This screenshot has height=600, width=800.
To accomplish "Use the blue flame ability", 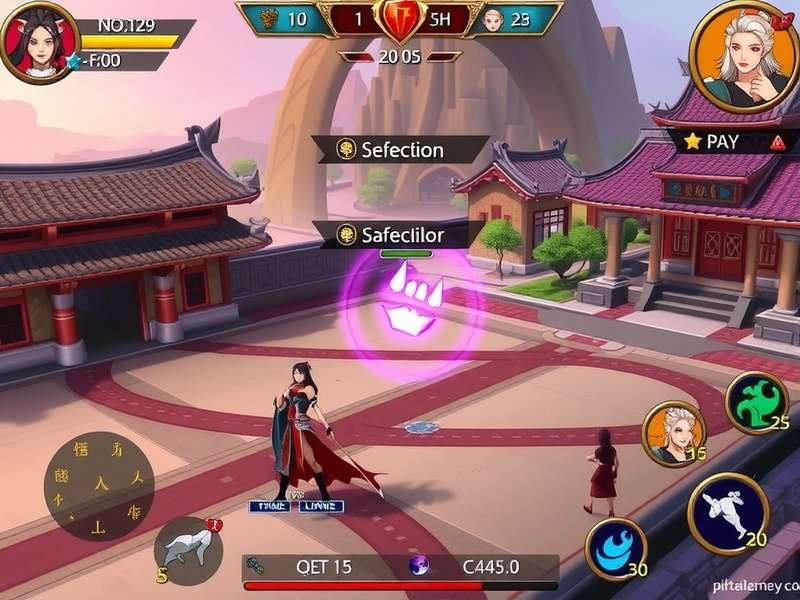I will pos(615,549).
